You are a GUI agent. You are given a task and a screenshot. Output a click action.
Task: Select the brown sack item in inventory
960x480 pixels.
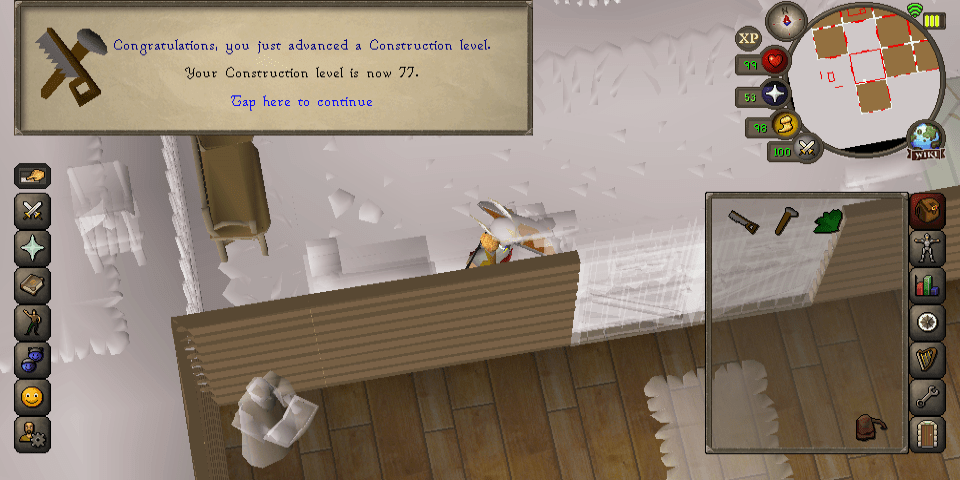[x=867, y=428]
